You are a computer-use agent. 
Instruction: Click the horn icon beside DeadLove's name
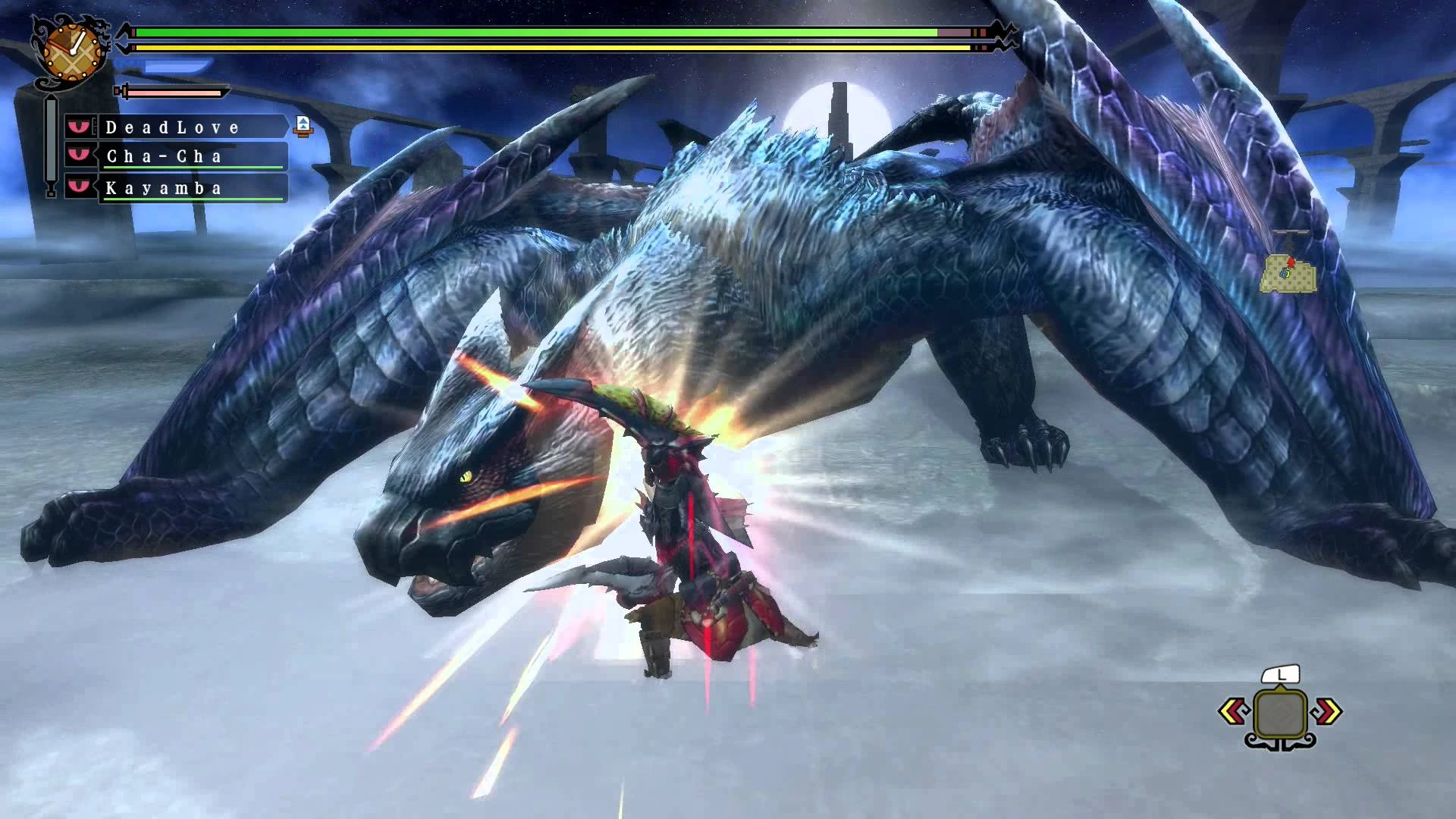301,126
